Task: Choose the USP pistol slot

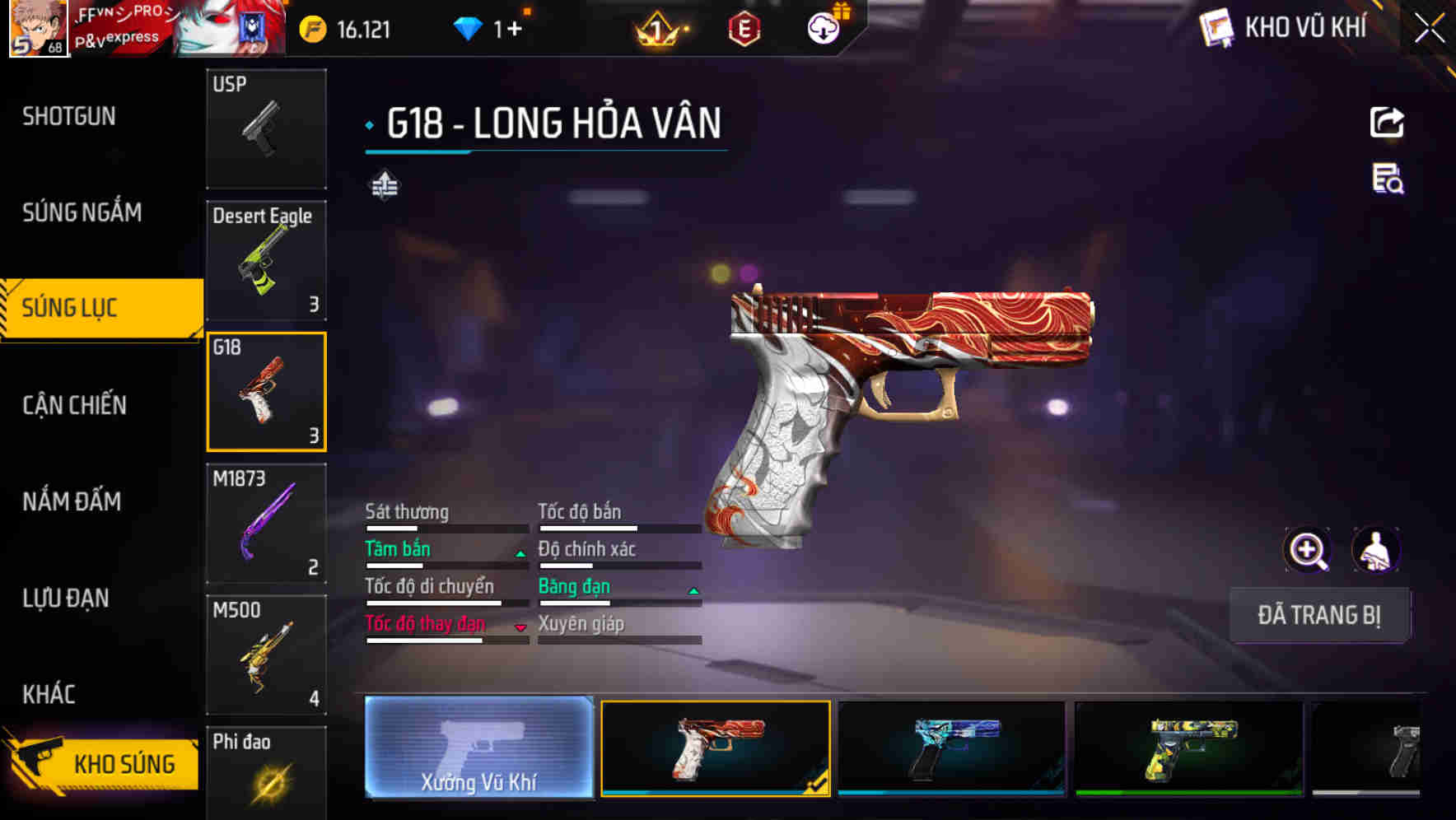Action: [266, 128]
